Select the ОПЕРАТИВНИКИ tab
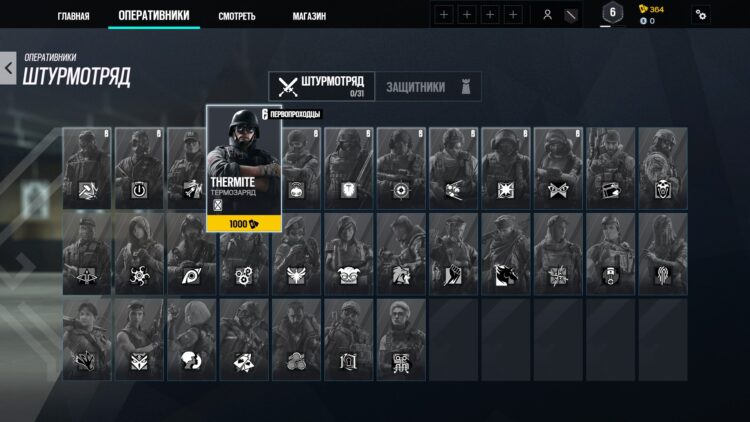 (x=153, y=16)
